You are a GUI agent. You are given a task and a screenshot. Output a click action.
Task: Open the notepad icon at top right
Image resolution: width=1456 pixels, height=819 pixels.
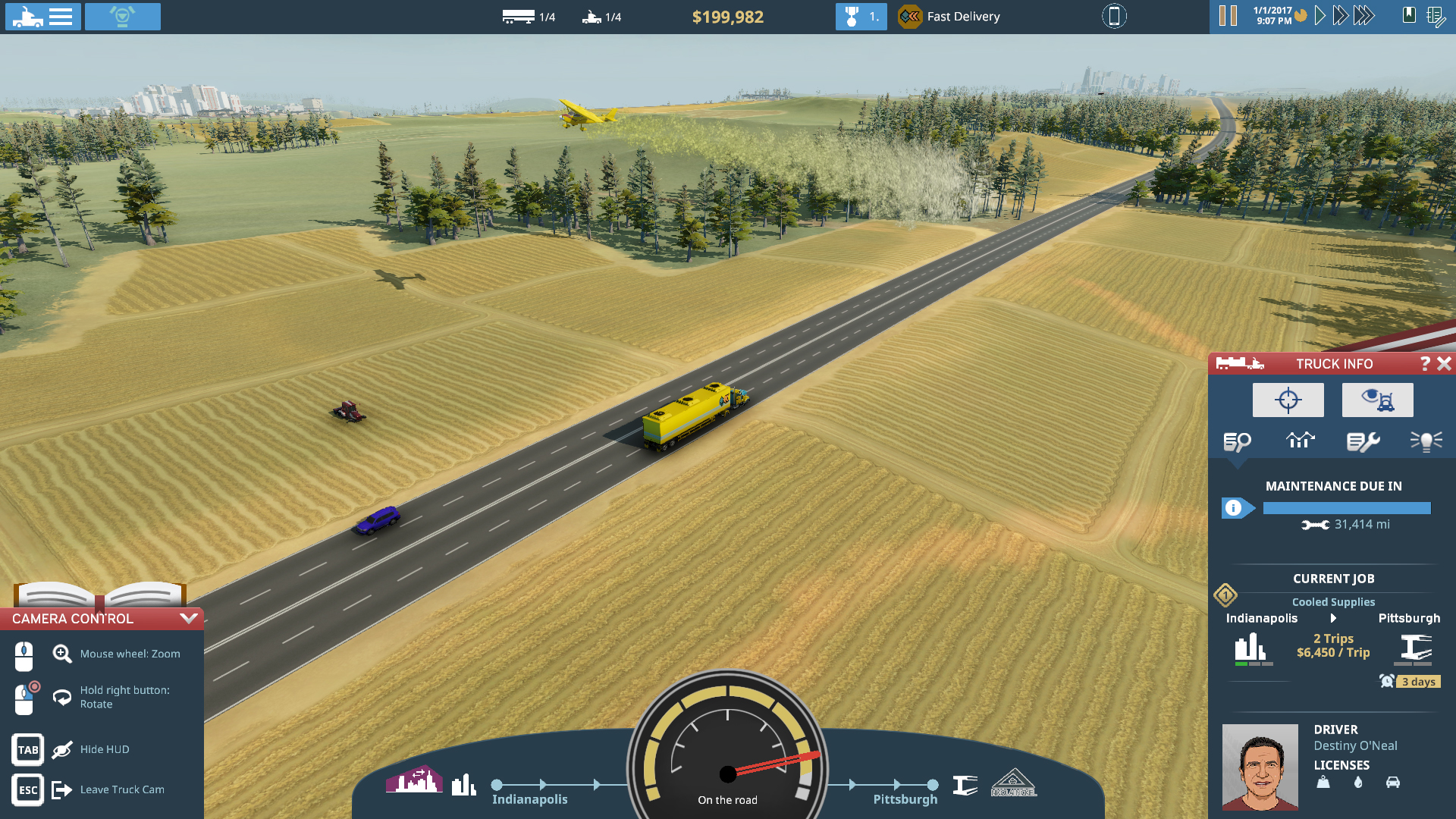point(1436,16)
